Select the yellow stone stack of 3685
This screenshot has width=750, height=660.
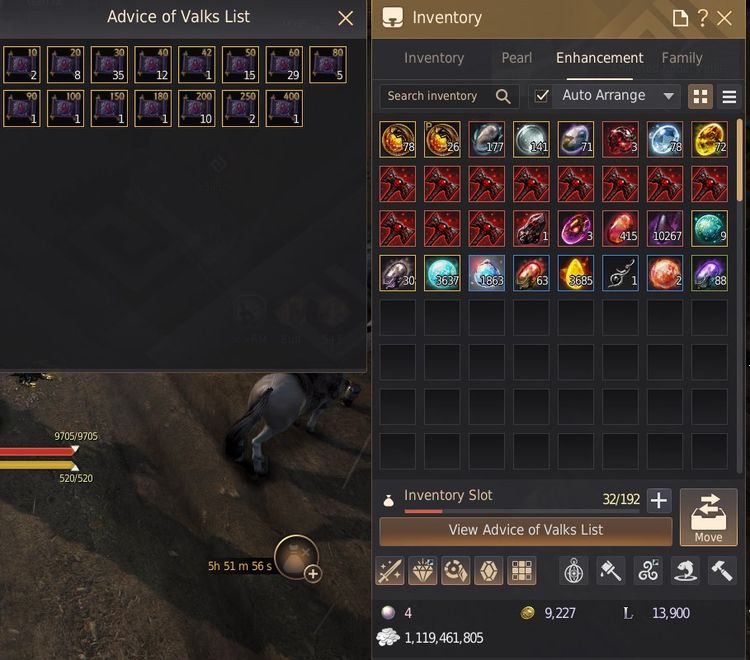(x=576, y=273)
